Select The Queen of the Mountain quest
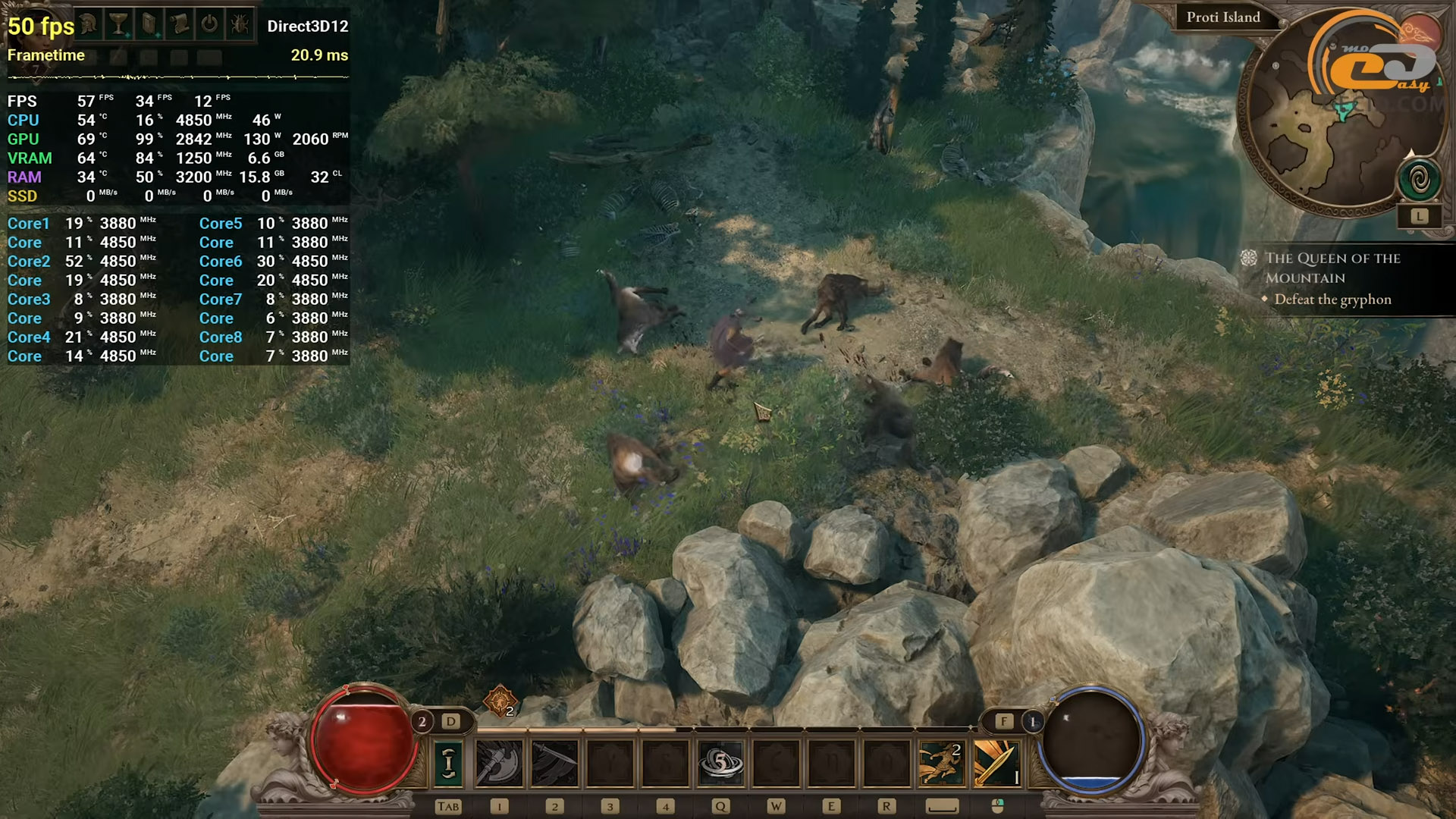Viewport: 1456px width, 819px height. point(1332,268)
